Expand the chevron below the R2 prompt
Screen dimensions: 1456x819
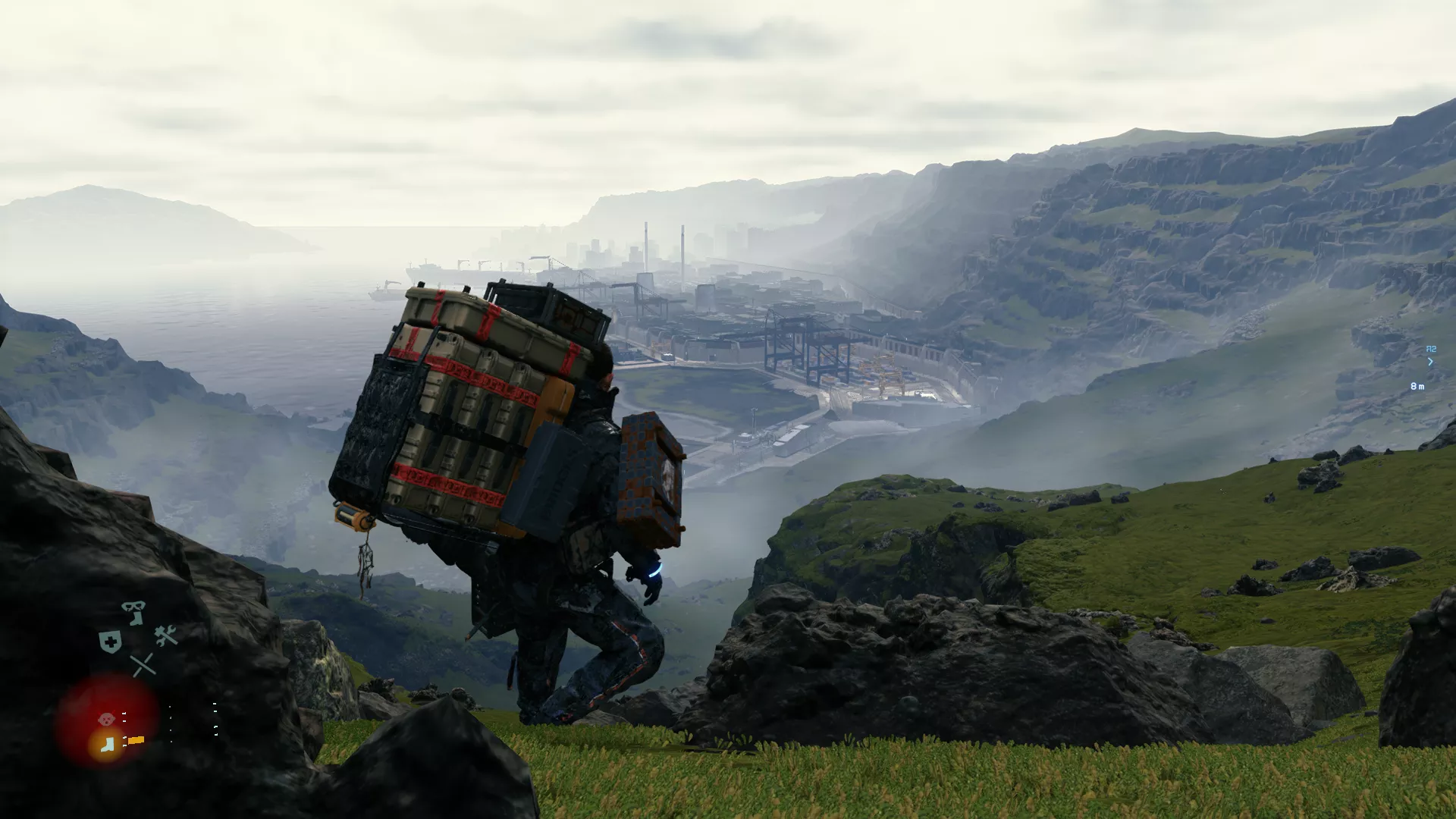click(1430, 362)
